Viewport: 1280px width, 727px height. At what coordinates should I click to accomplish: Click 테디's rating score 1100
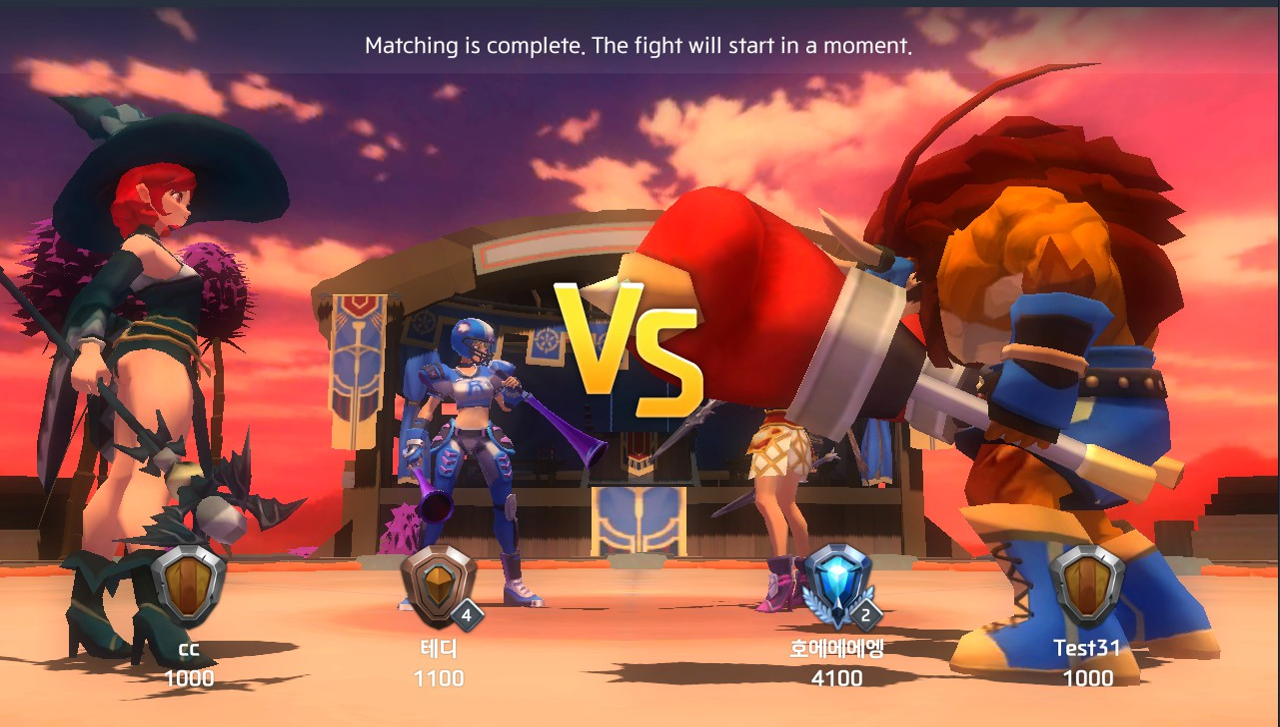click(440, 679)
